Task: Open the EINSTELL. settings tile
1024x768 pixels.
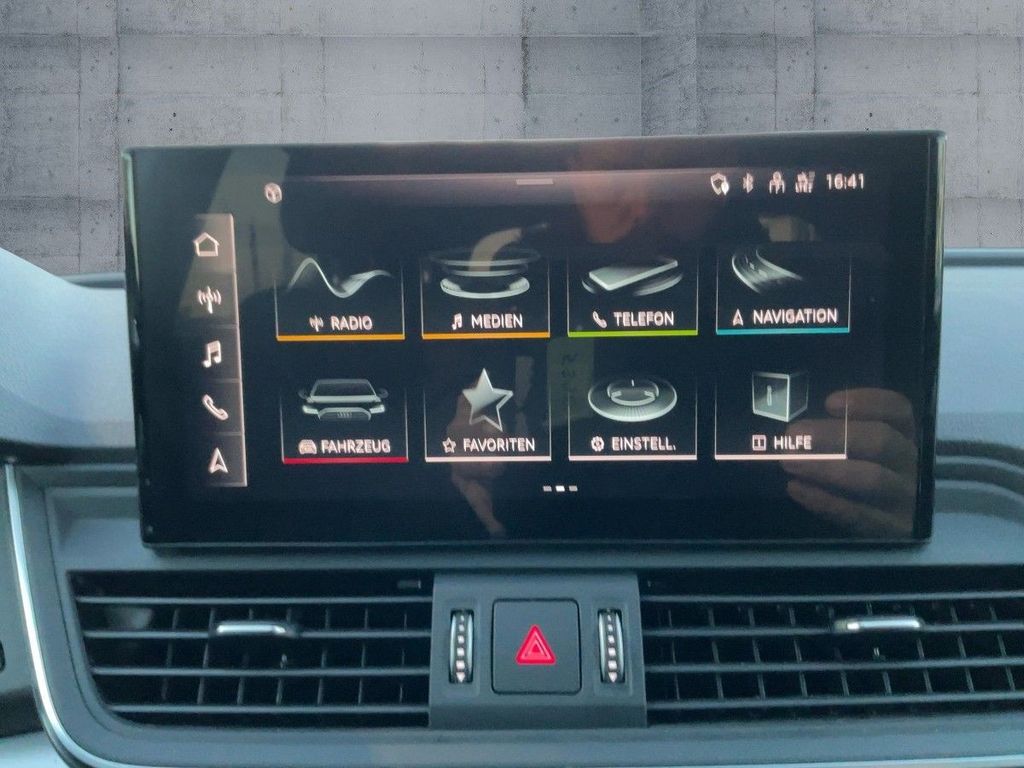Action: point(632,416)
